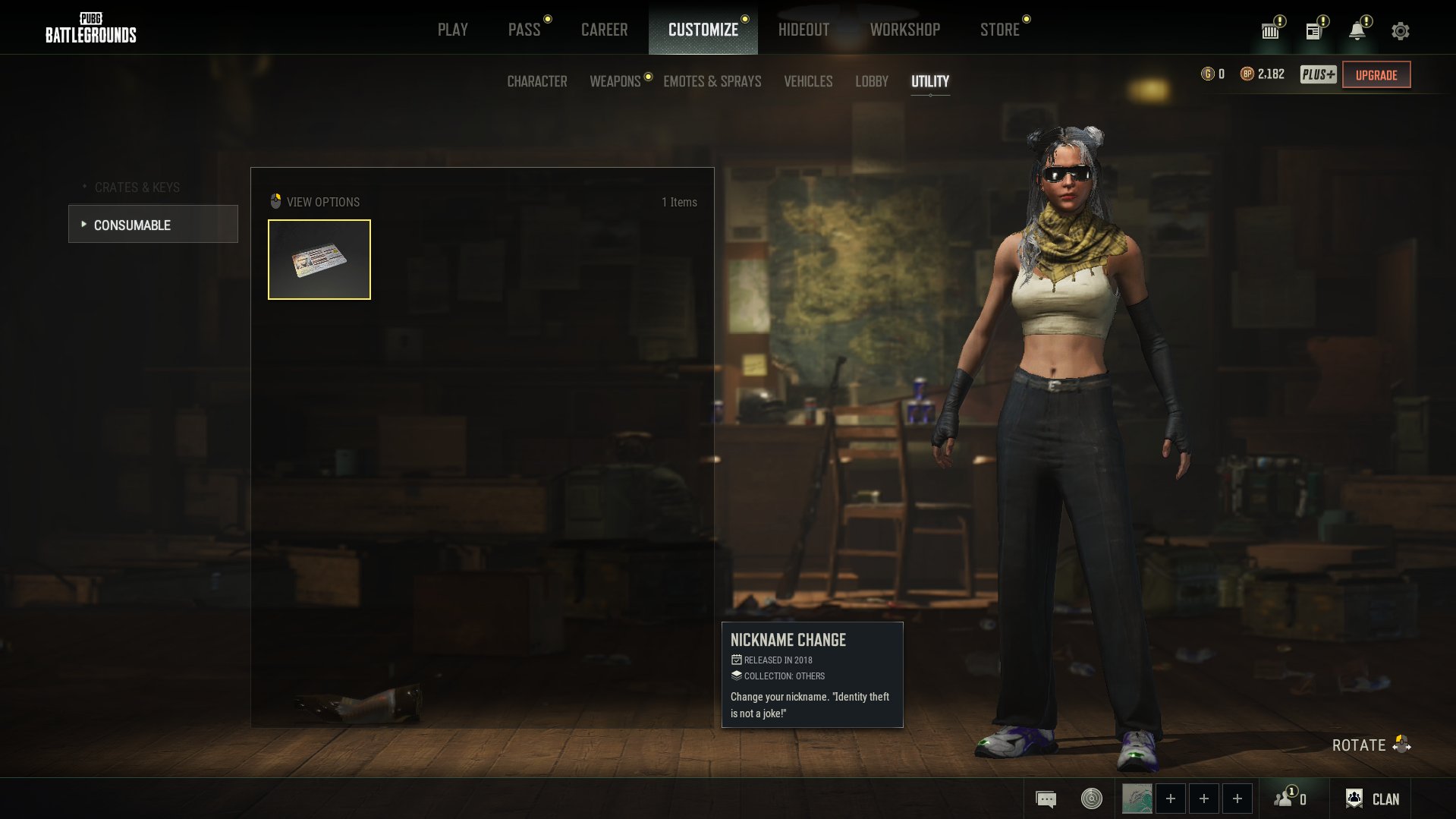
Task: Select the Consumable category
Action: coord(153,225)
